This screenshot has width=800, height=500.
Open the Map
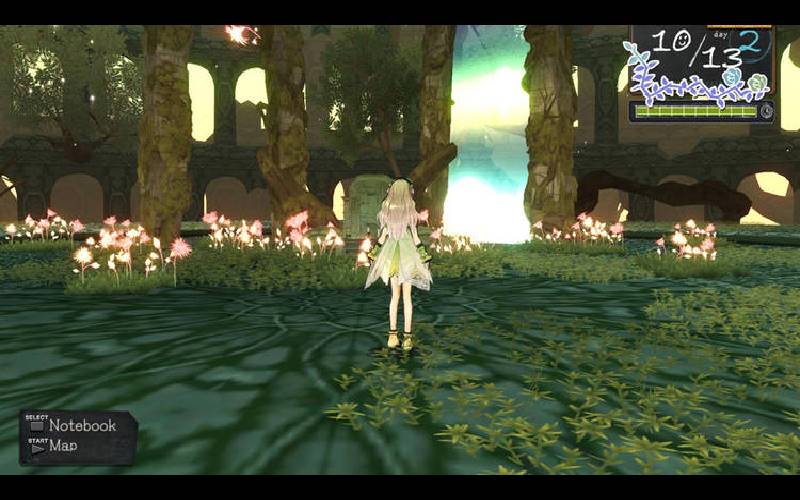pos(62,447)
